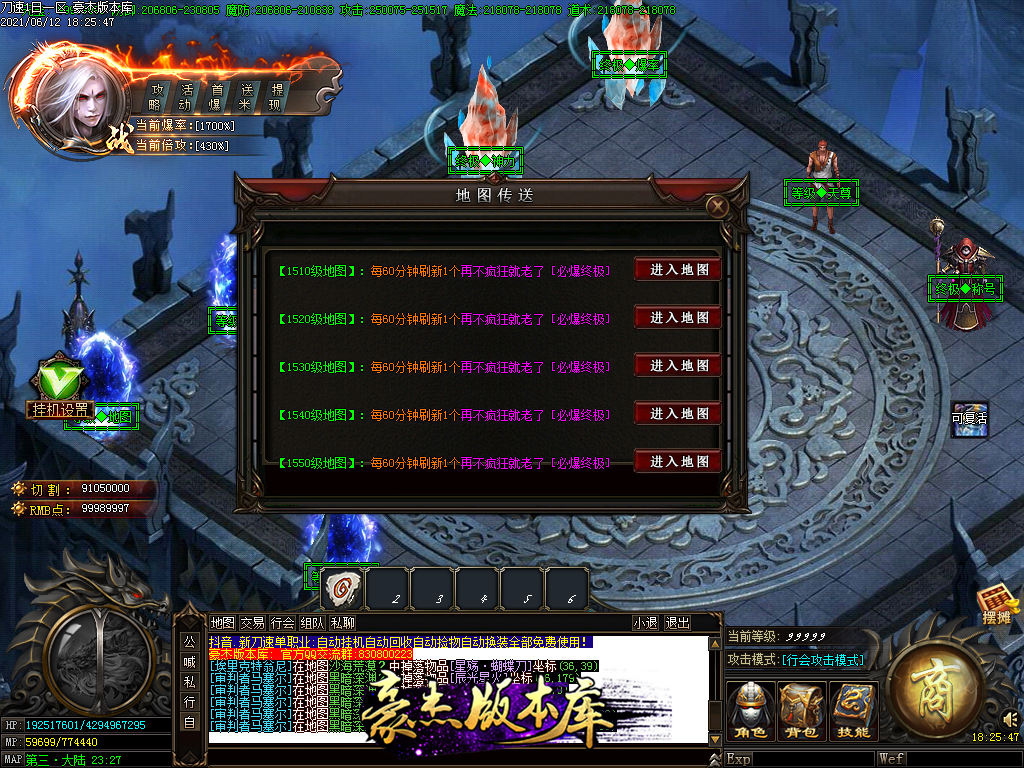
Task: Enter the 1510级 map
Action: (678, 270)
